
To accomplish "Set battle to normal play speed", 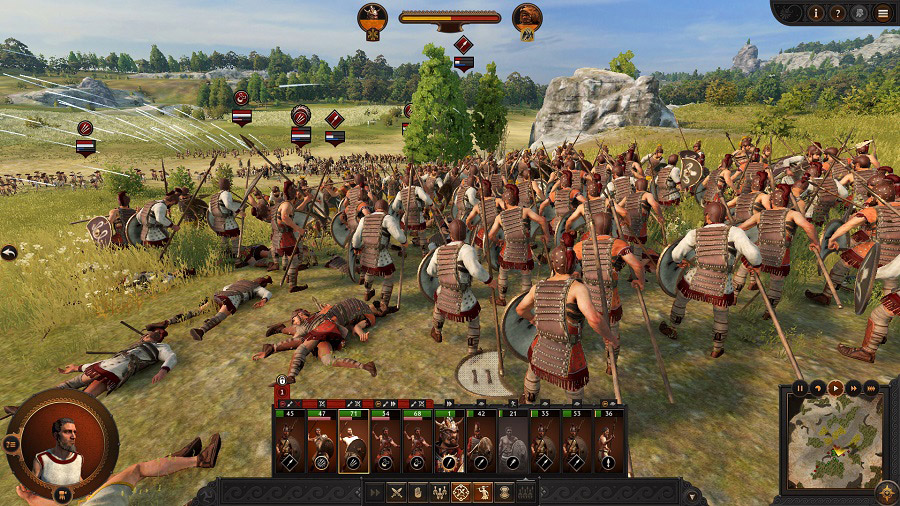I will point(835,387).
